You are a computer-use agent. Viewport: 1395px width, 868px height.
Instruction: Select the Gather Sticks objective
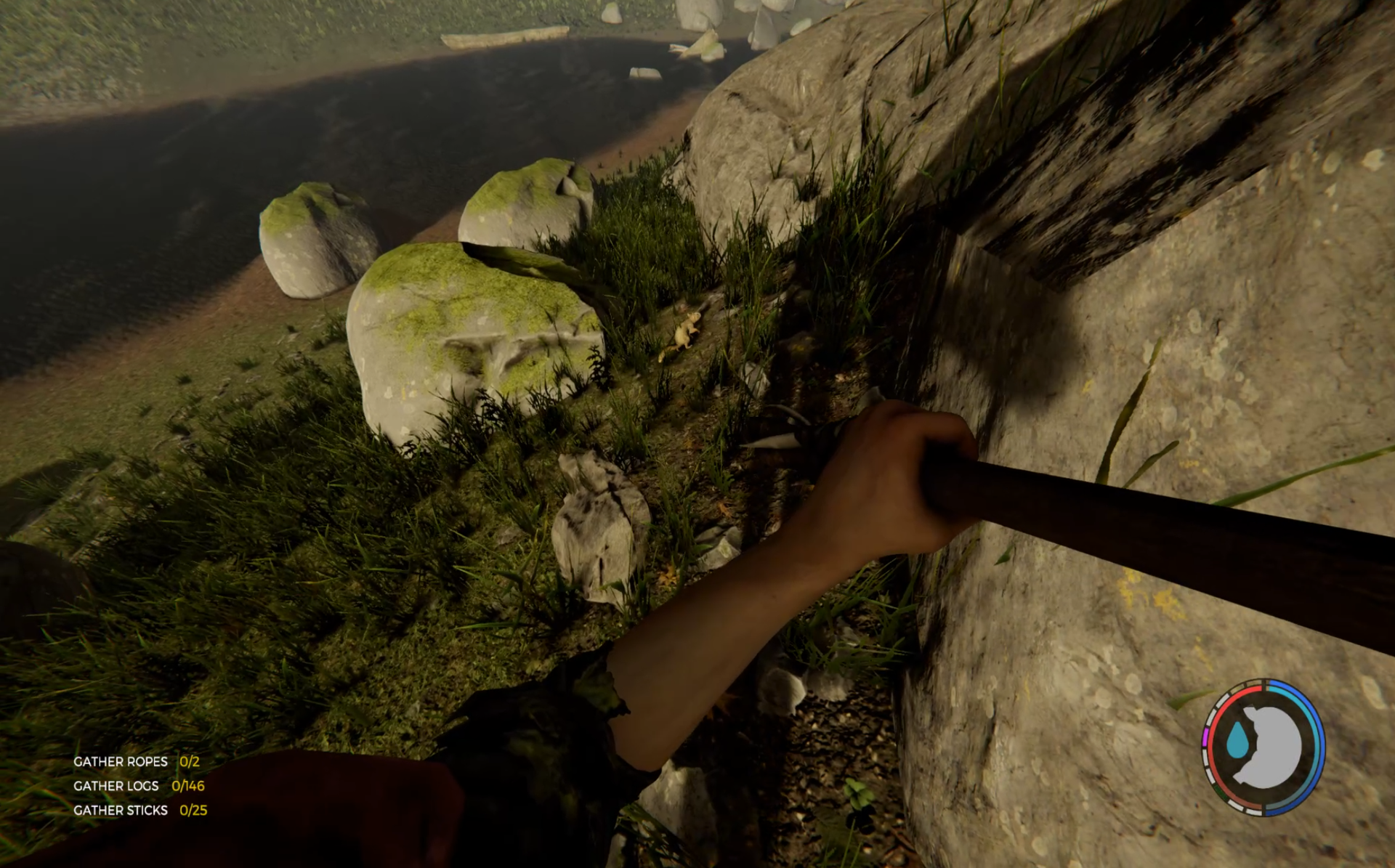pyautogui.click(x=139, y=810)
